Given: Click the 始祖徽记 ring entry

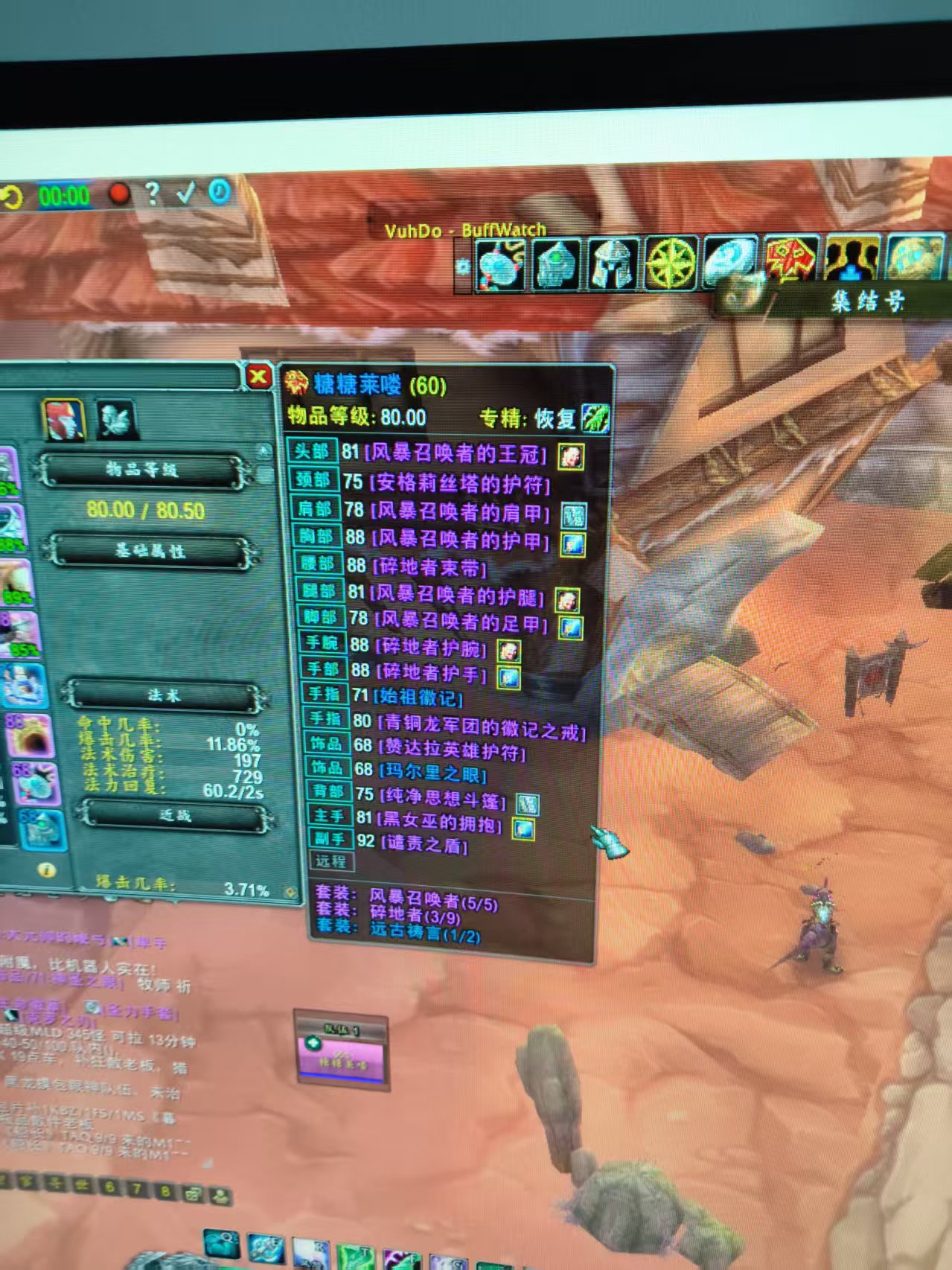Looking at the screenshot, I should [x=418, y=698].
